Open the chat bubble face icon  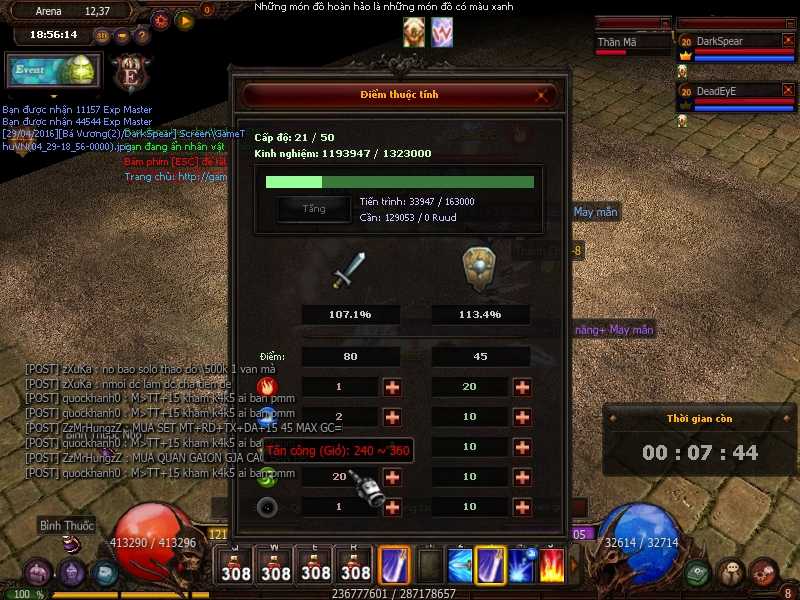point(733,572)
